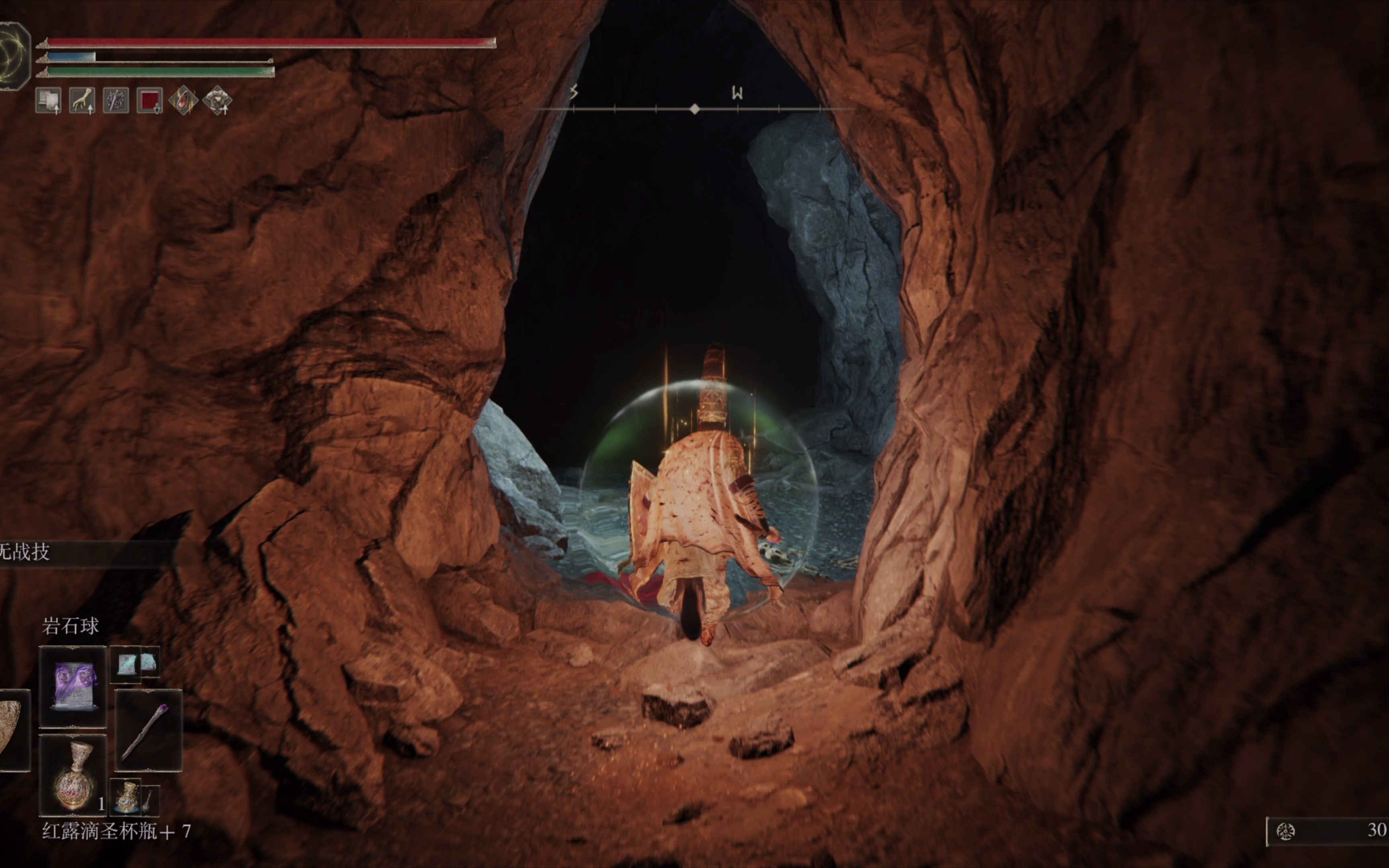Choose the cyan scroll next-spell slot
The height and width of the screenshot is (868, 1389).
[x=127, y=664]
